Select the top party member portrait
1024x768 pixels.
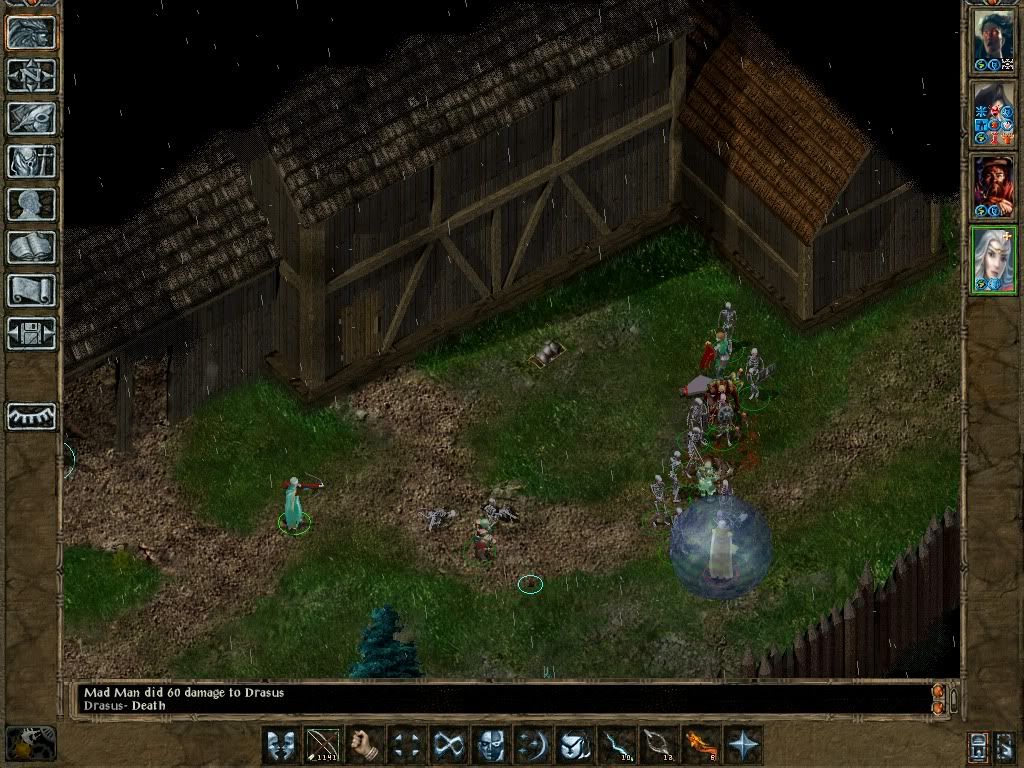[x=993, y=40]
